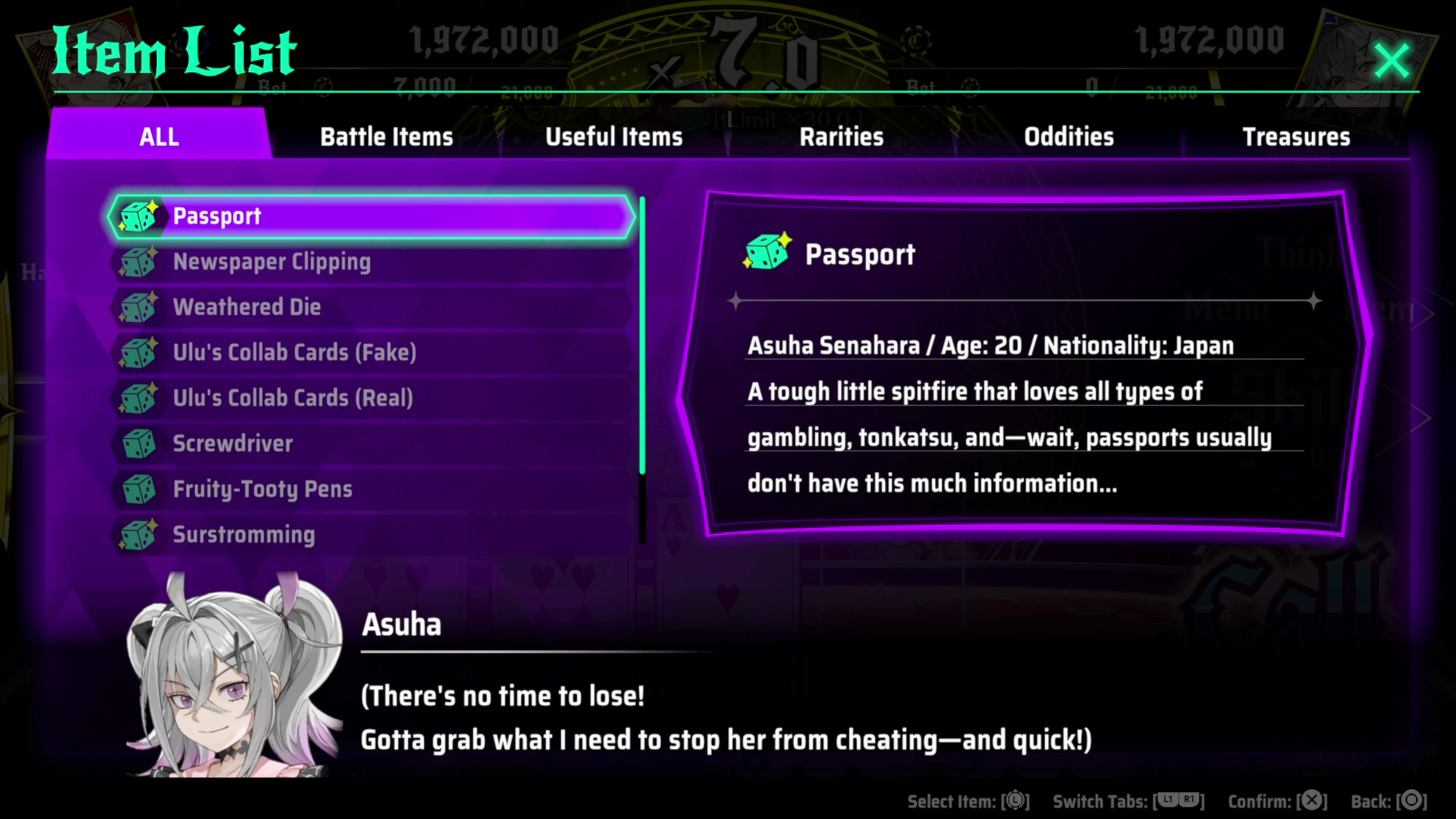Open the Useful Items tab
This screenshot has width=1456, height=819.
coord(614,136)
